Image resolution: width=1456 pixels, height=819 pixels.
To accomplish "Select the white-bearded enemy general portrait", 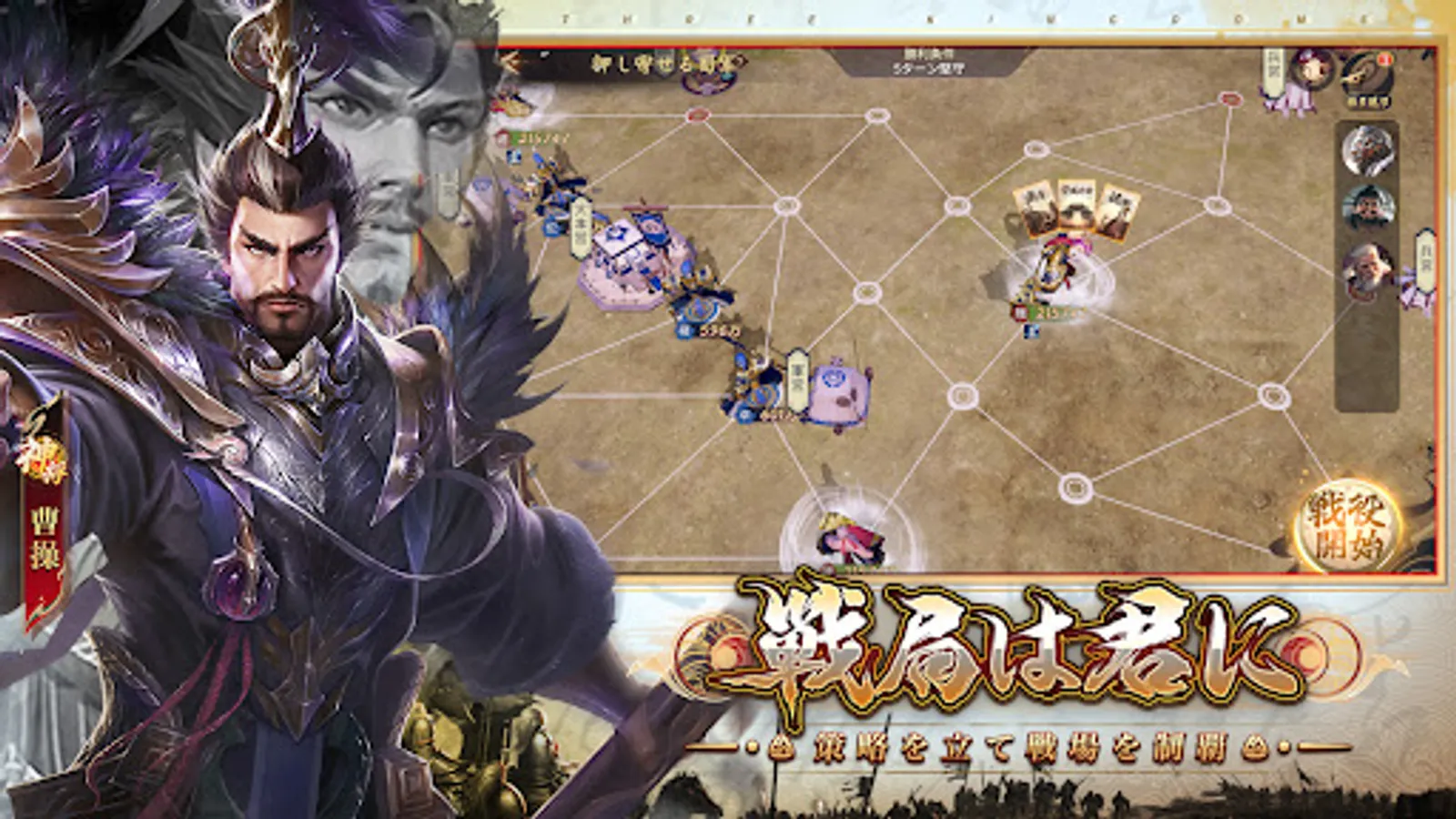I will (x=1368, y=267).
